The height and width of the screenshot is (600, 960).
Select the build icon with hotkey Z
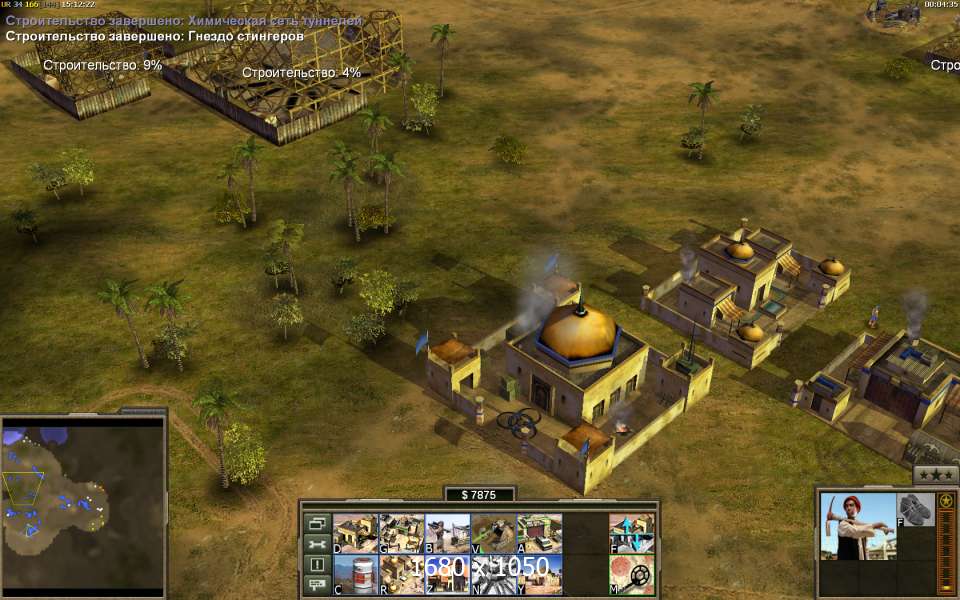pos(448,575)
